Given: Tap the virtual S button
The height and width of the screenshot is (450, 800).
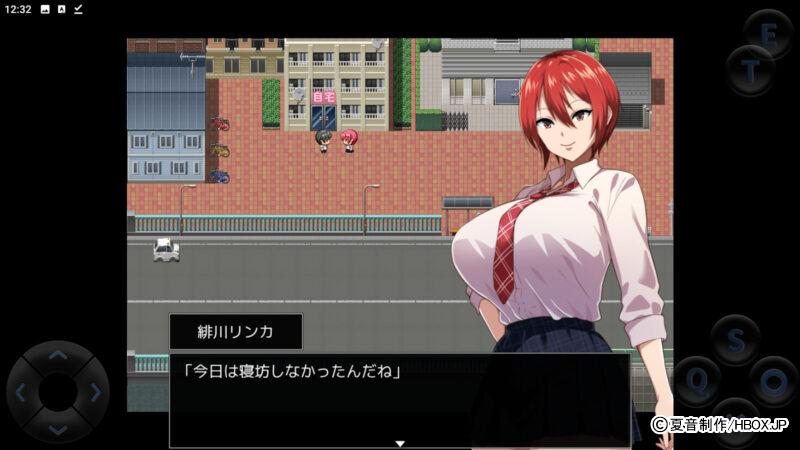Looking at the screenshot, I should (x=736, y=340).
